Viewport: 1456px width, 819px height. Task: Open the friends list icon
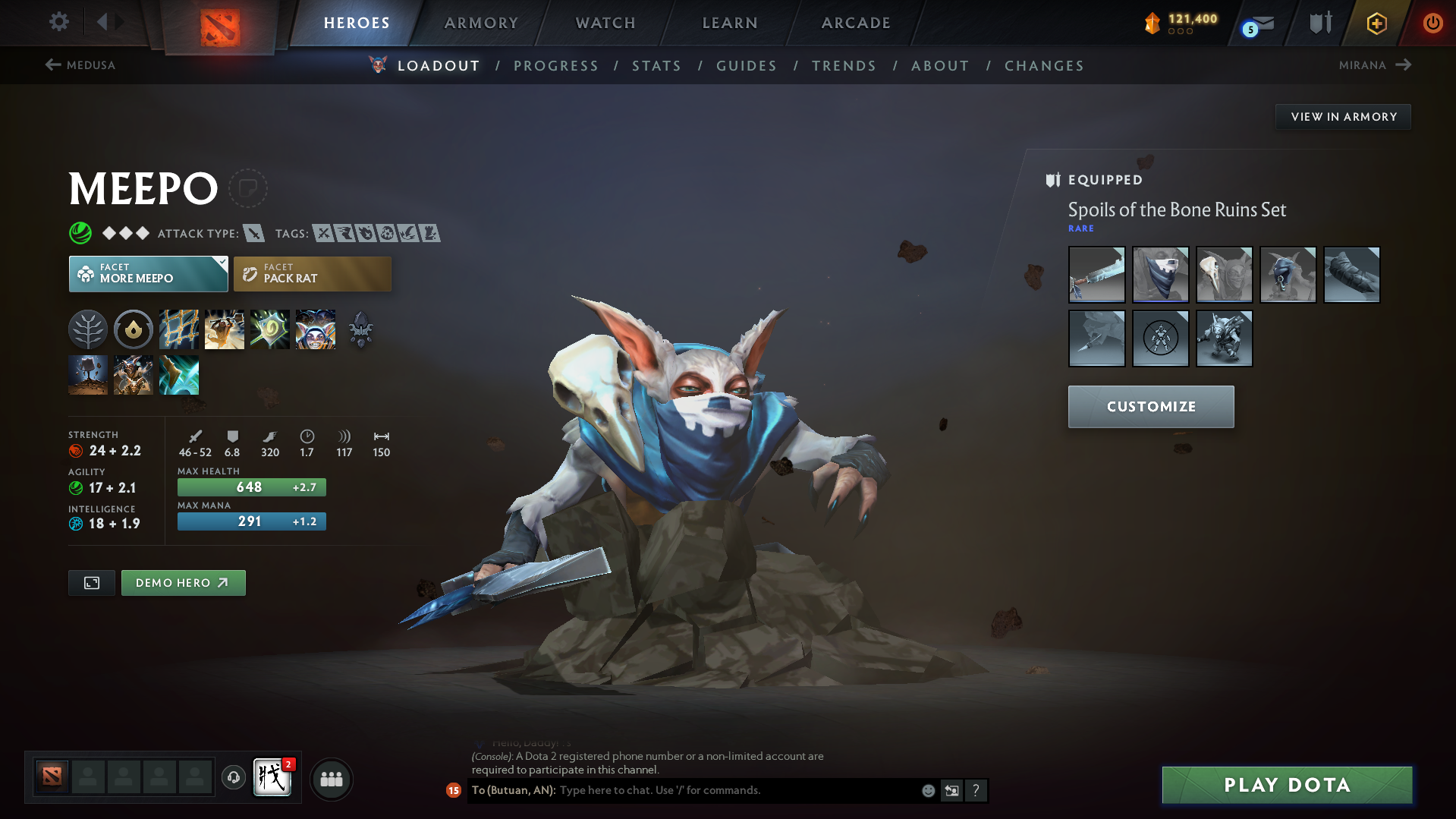point(332,779)
